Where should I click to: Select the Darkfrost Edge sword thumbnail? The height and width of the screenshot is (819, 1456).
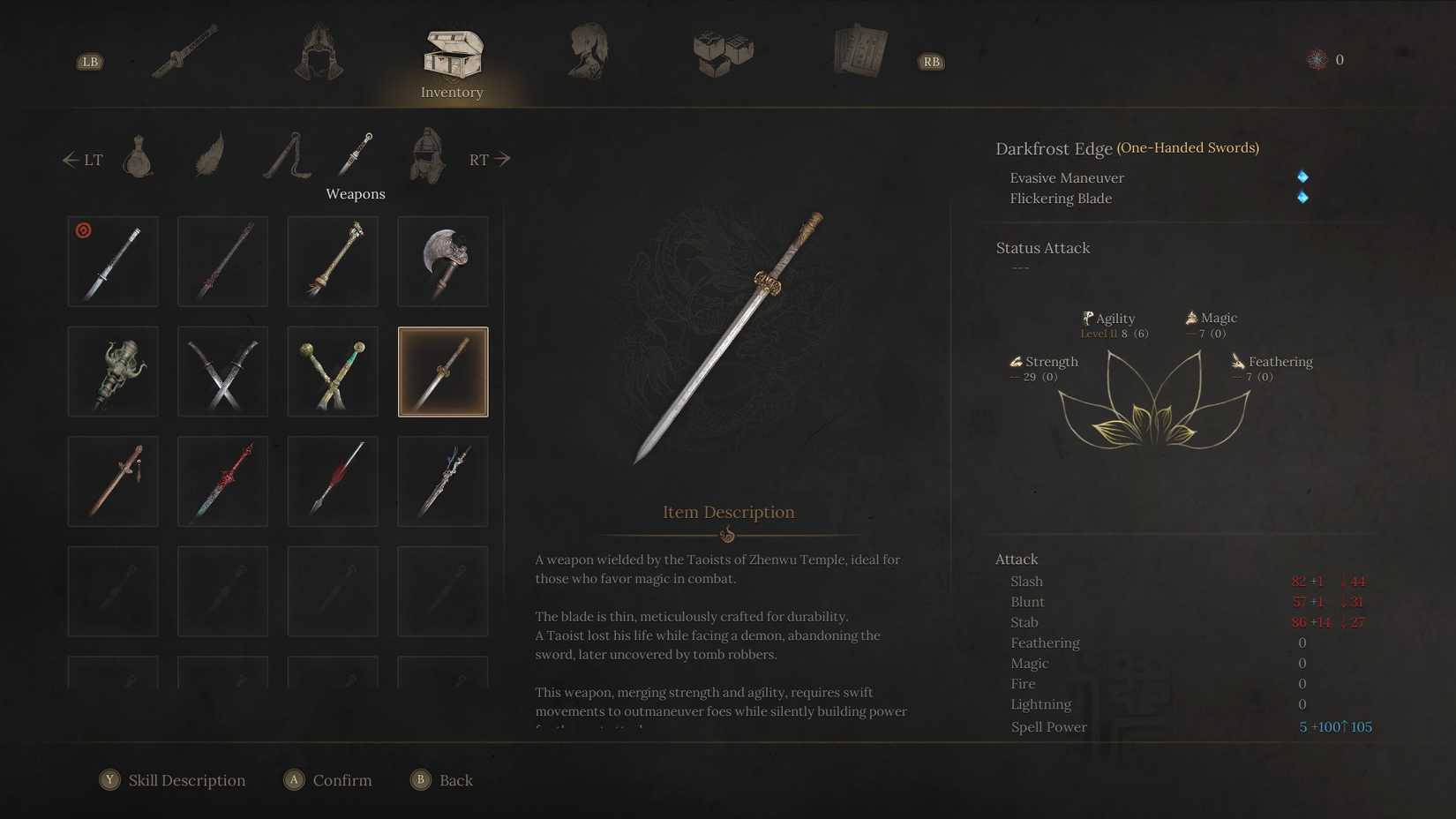click(442, 371)
